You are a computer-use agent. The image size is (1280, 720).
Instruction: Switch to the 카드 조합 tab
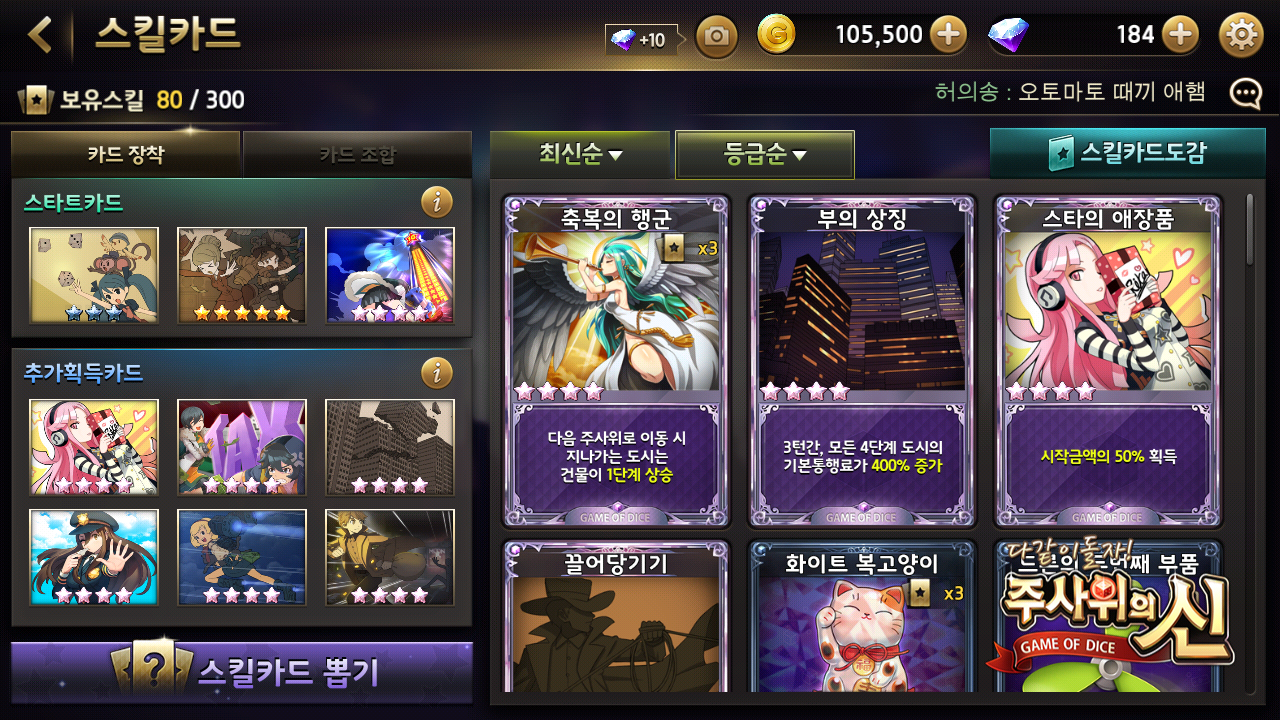357,155
